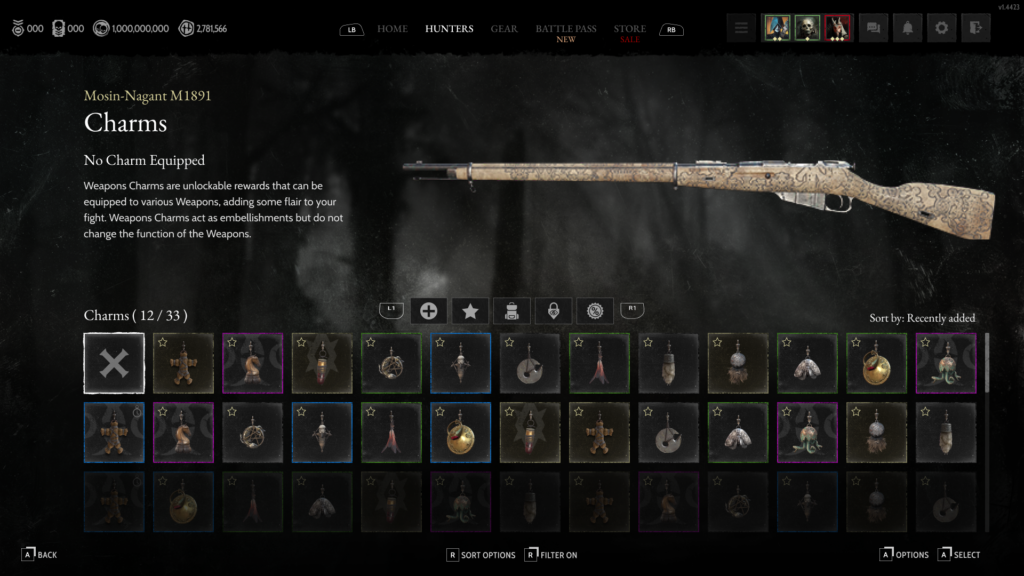
Task: Open the Battle Pass tab
Action: [x=566, y=28]
